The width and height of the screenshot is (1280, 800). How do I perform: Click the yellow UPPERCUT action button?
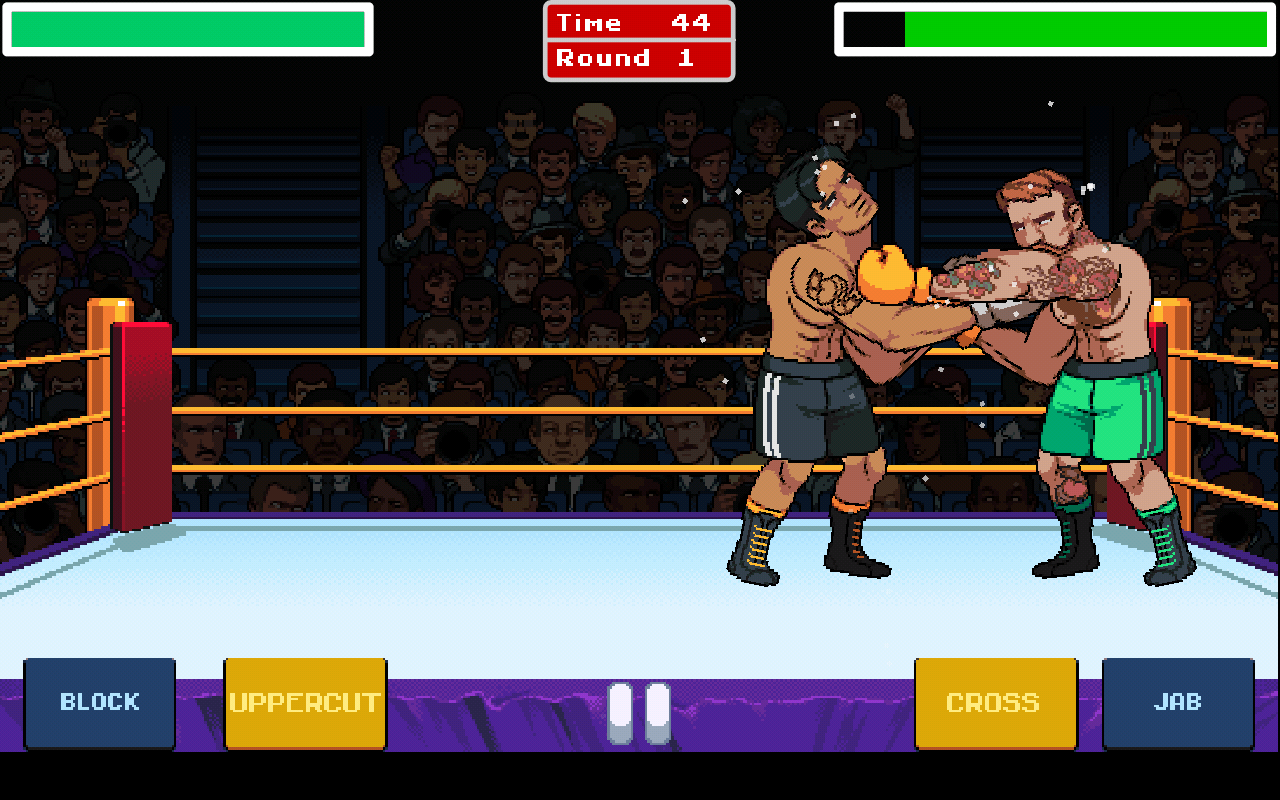click(304, 701)
